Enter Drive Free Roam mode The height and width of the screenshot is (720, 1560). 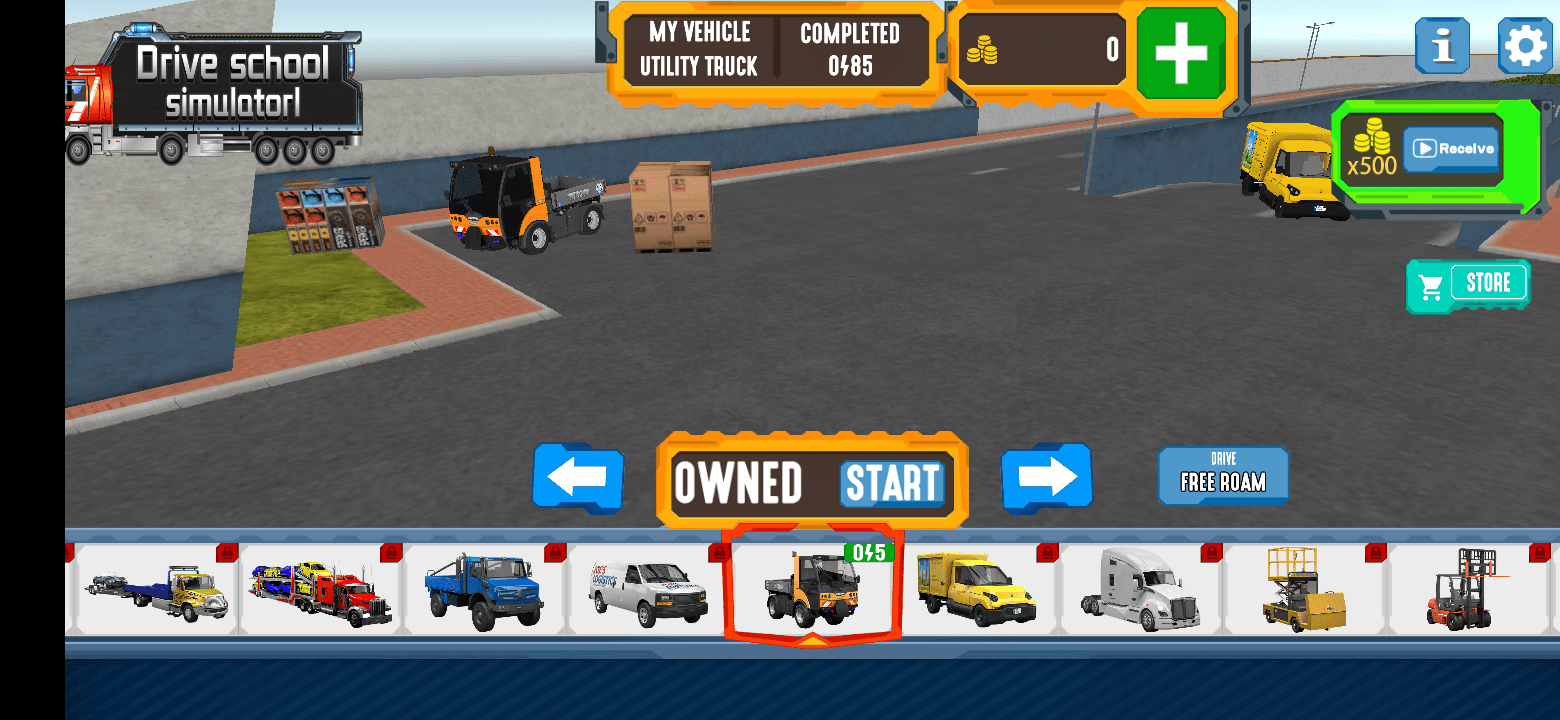(1223, 475)
